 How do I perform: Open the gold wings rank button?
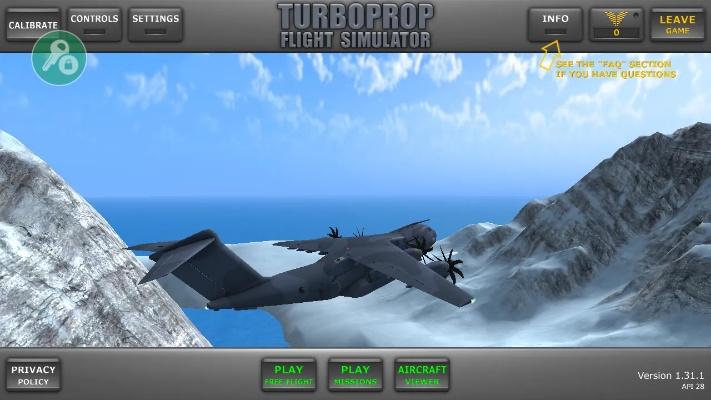point(616,23)
